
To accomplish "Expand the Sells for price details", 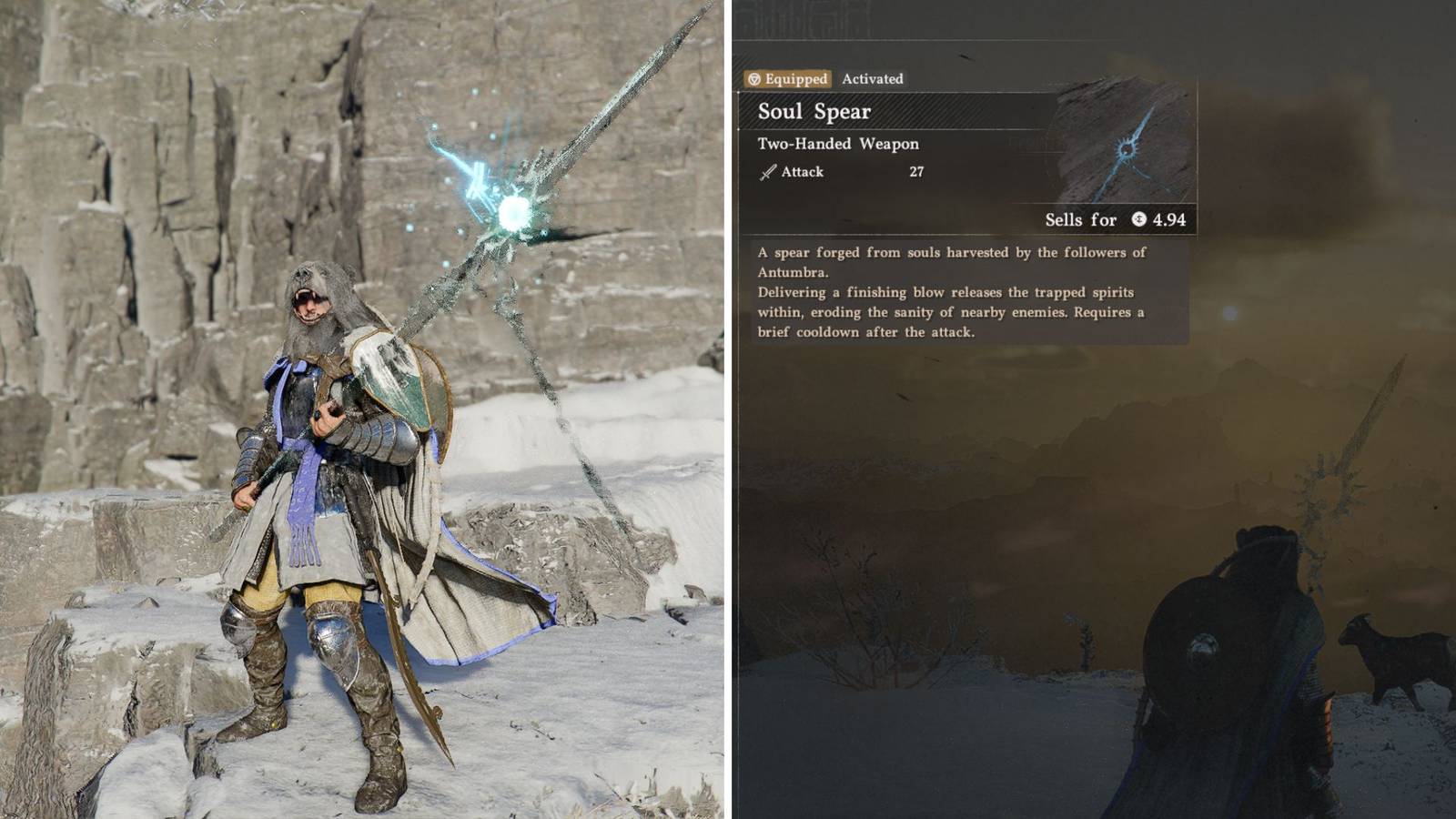I will tap(1079, 220).
